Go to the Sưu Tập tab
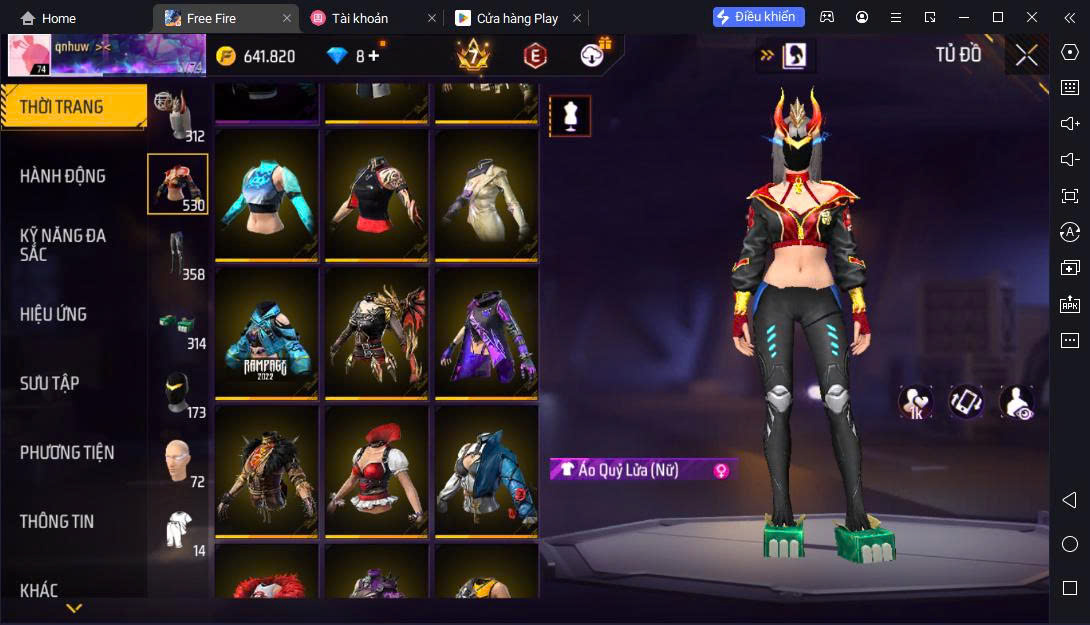 pos(50,383)
